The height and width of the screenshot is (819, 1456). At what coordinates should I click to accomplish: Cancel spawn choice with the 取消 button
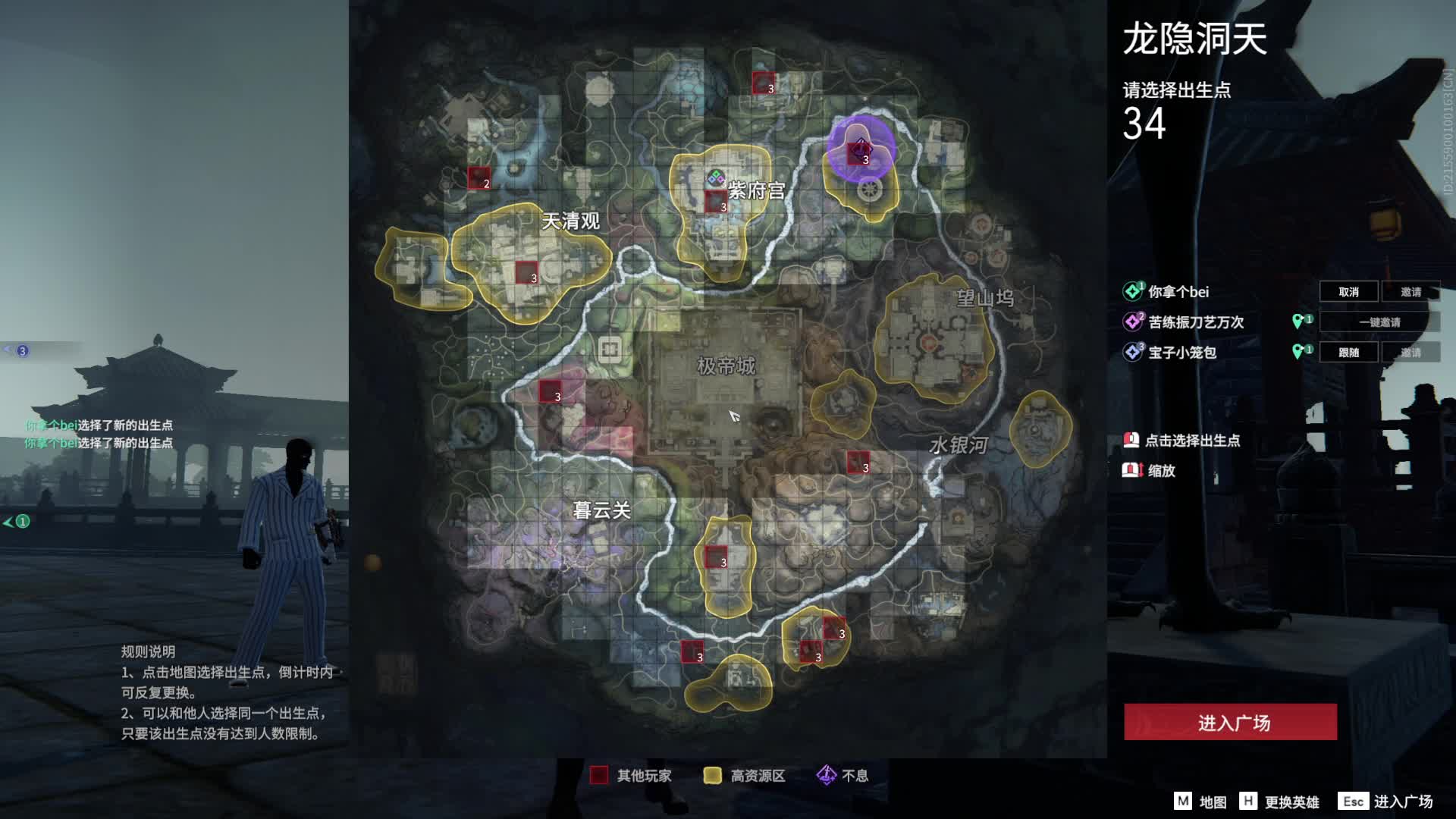pyautogui.click(x=1348, y=292)
